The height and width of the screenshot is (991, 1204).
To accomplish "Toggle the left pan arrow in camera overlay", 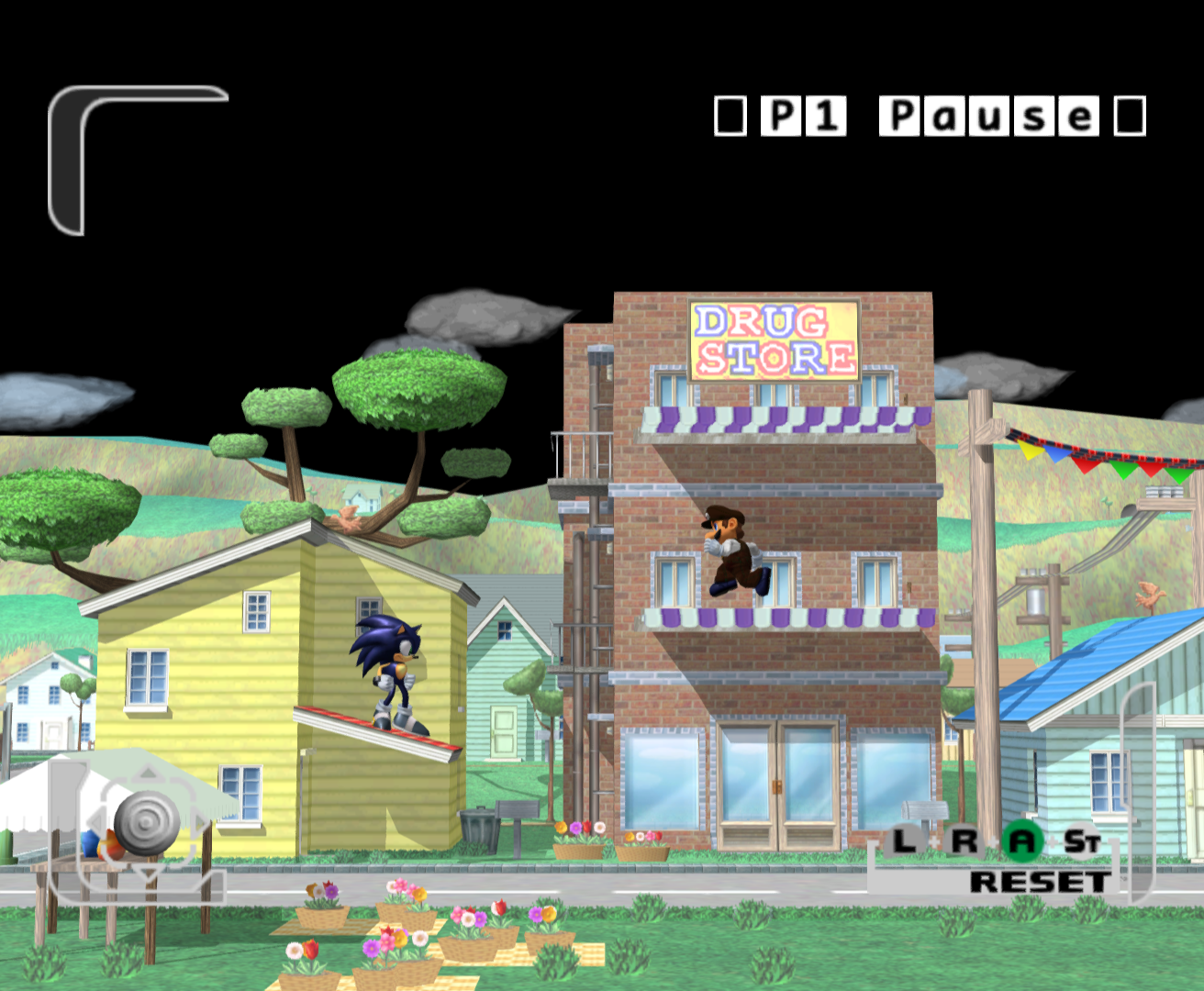I will click(96, 821).
